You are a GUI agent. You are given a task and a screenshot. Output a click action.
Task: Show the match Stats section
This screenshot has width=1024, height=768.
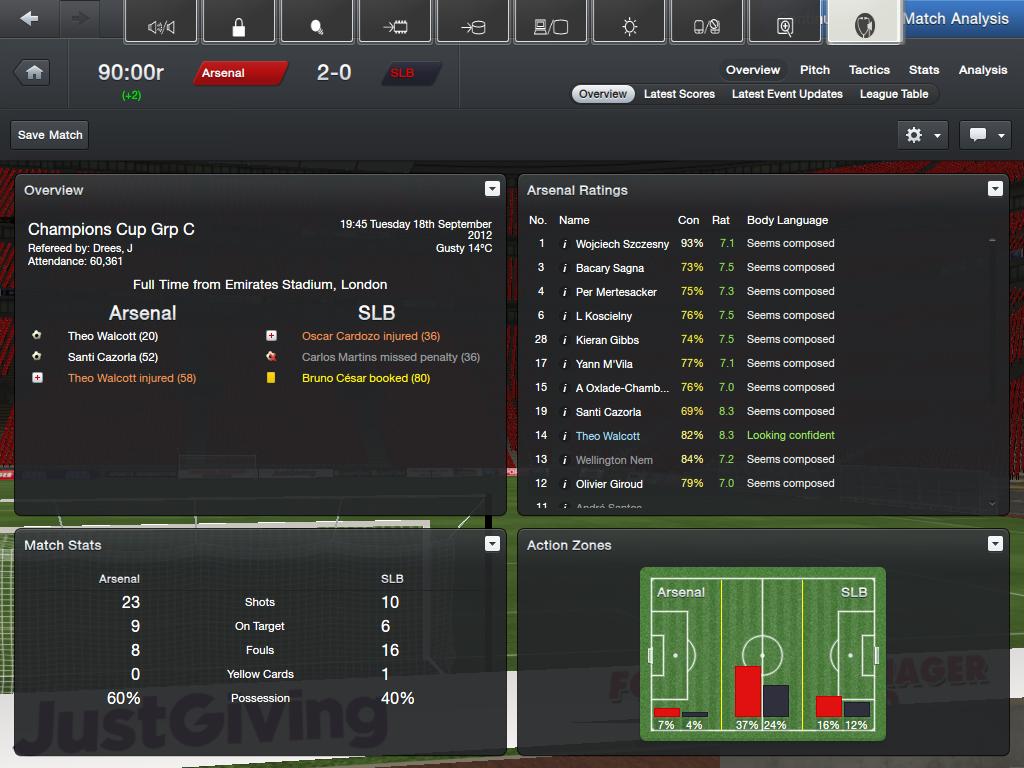point(924,70)
